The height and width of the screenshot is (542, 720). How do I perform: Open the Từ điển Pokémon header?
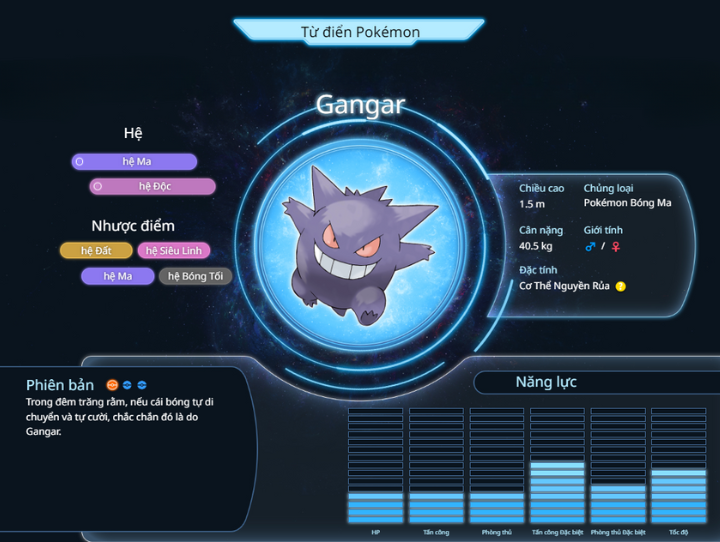point(360,32)
